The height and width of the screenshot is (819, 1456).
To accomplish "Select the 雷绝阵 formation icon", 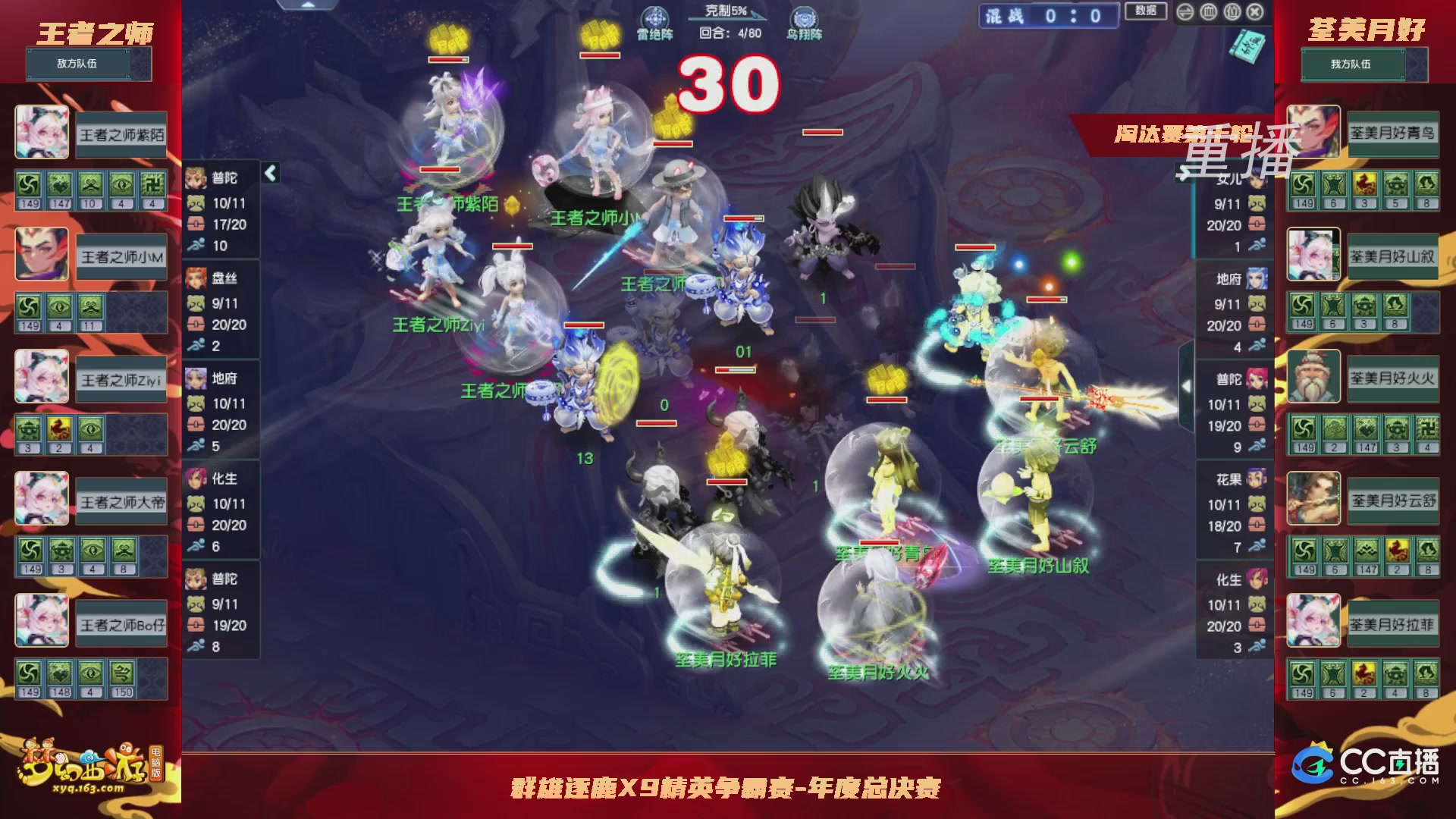I will tap(654, 17).
